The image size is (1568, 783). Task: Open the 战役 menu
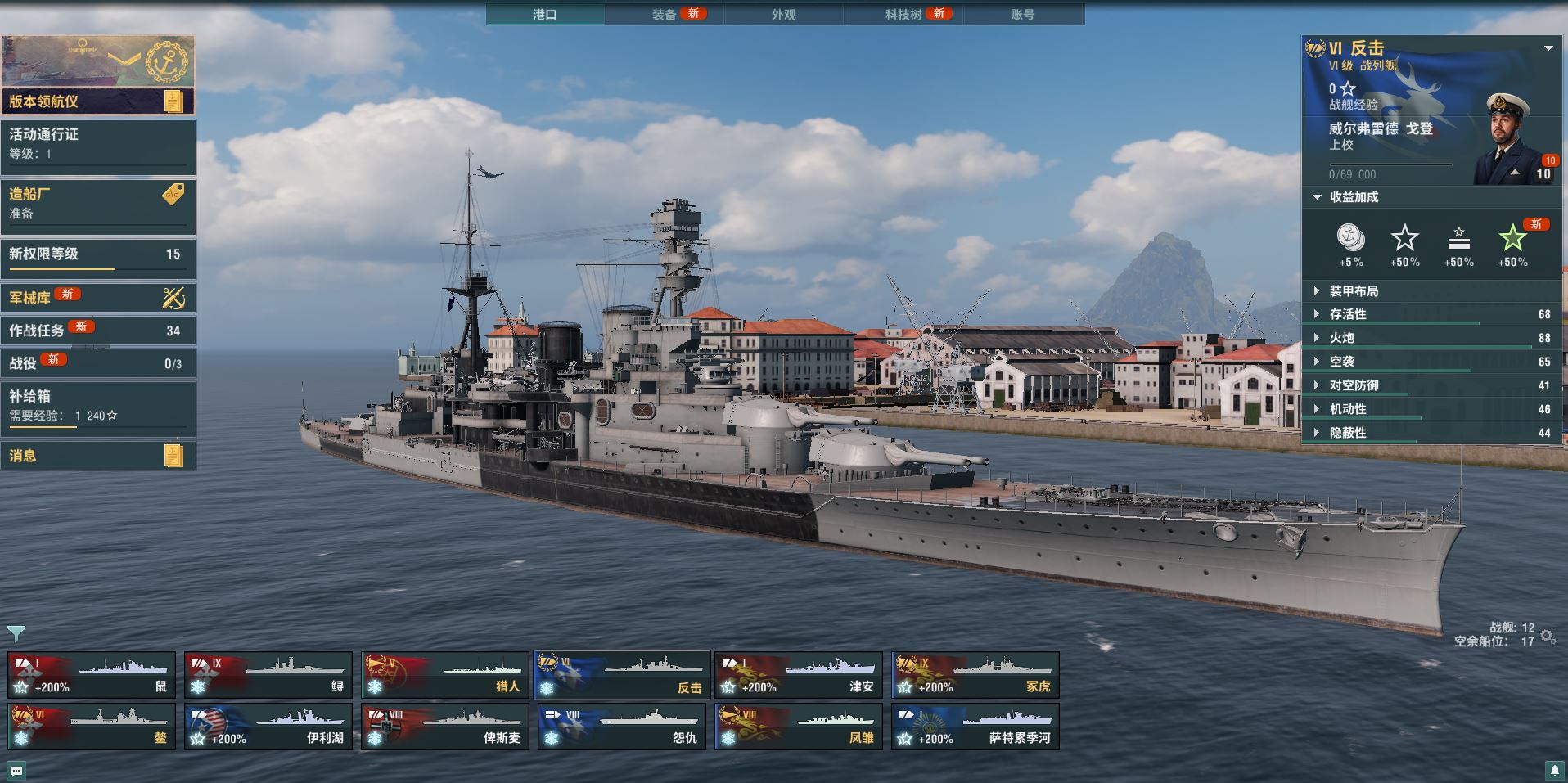click(x=98, y=363)
